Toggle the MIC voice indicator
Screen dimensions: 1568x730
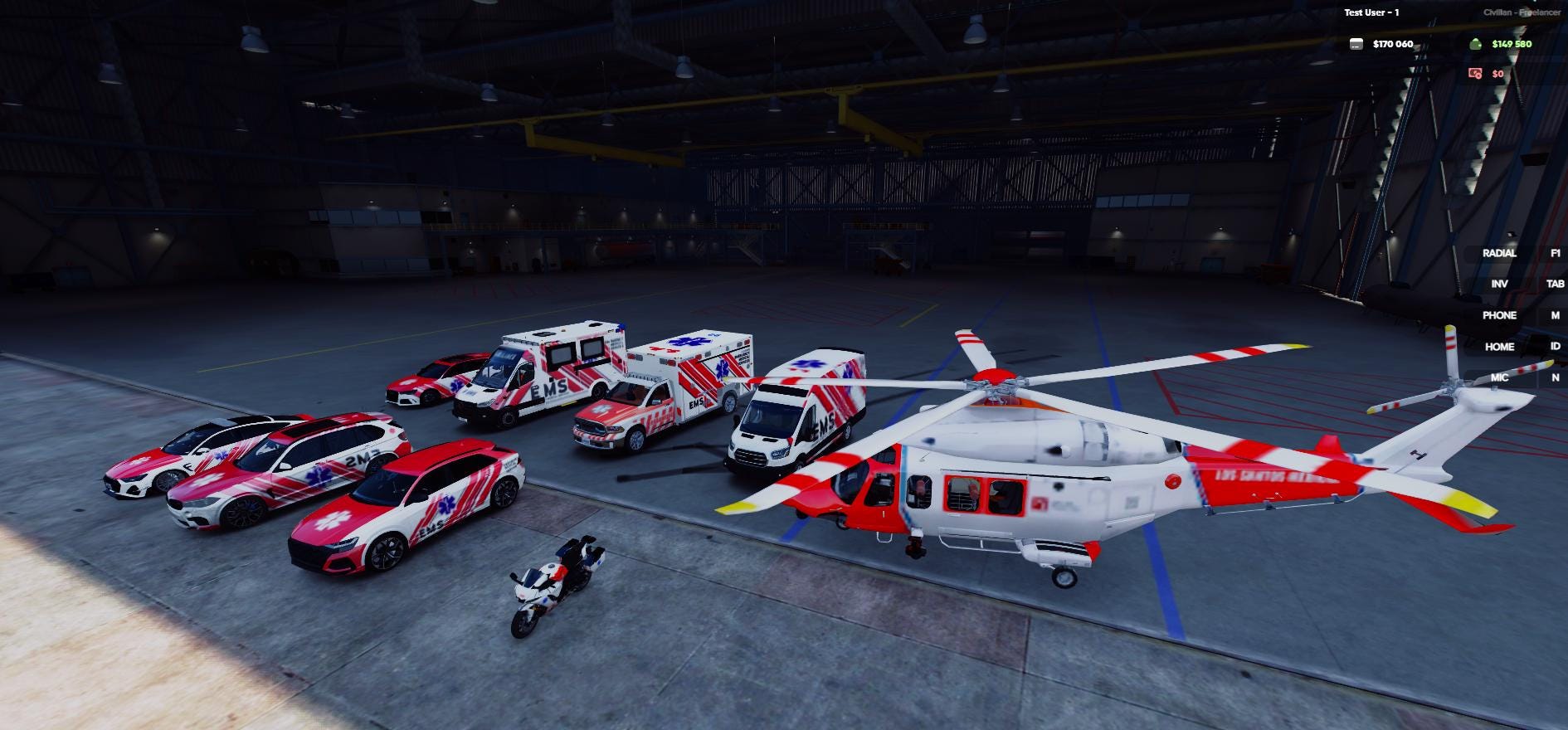[1500, 377]
